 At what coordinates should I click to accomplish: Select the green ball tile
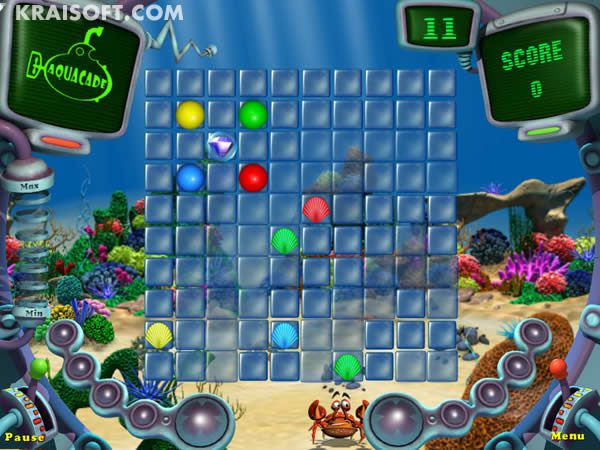coord(253,115)
